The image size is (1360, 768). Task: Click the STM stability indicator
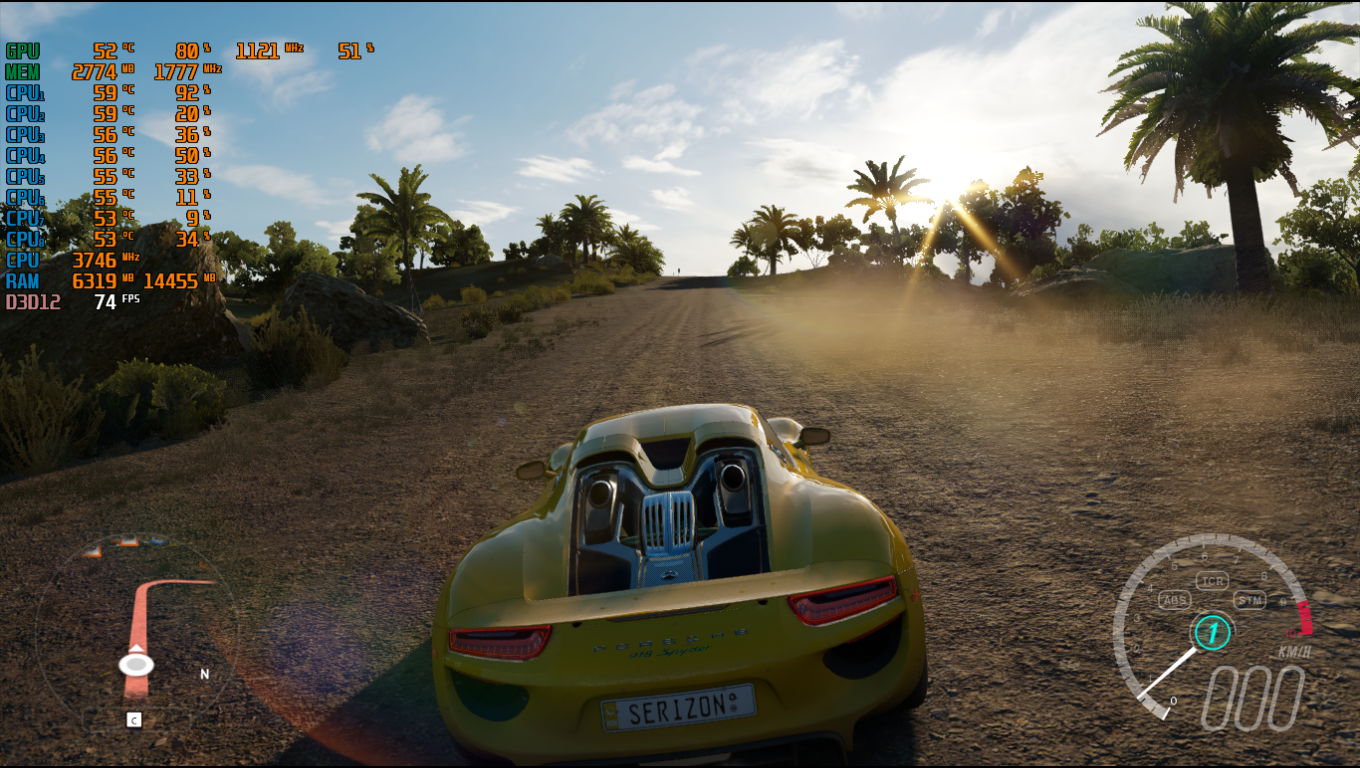click(x=1249, y=600)
